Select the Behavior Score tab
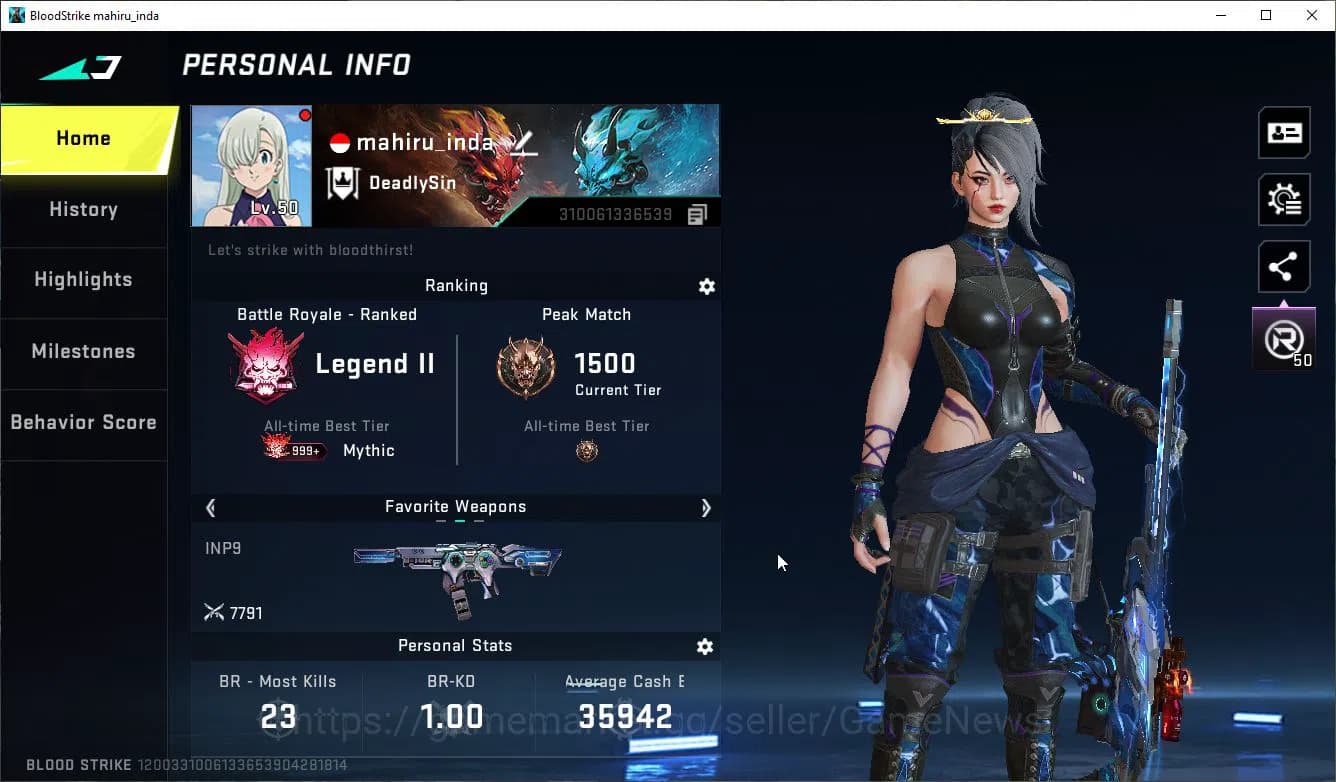Viewport: 1336px width, 782px height. (84, 422)
